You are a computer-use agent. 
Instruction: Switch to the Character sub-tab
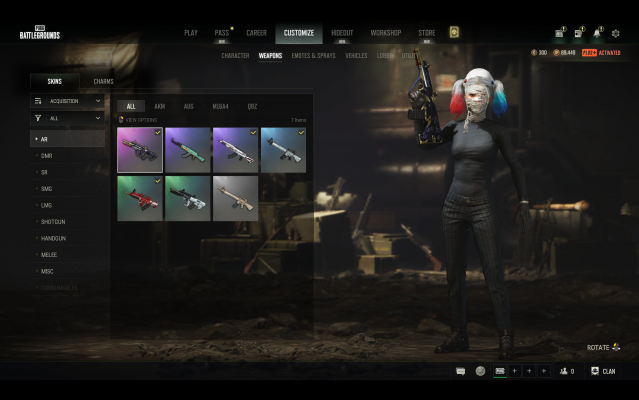point(235,56)
